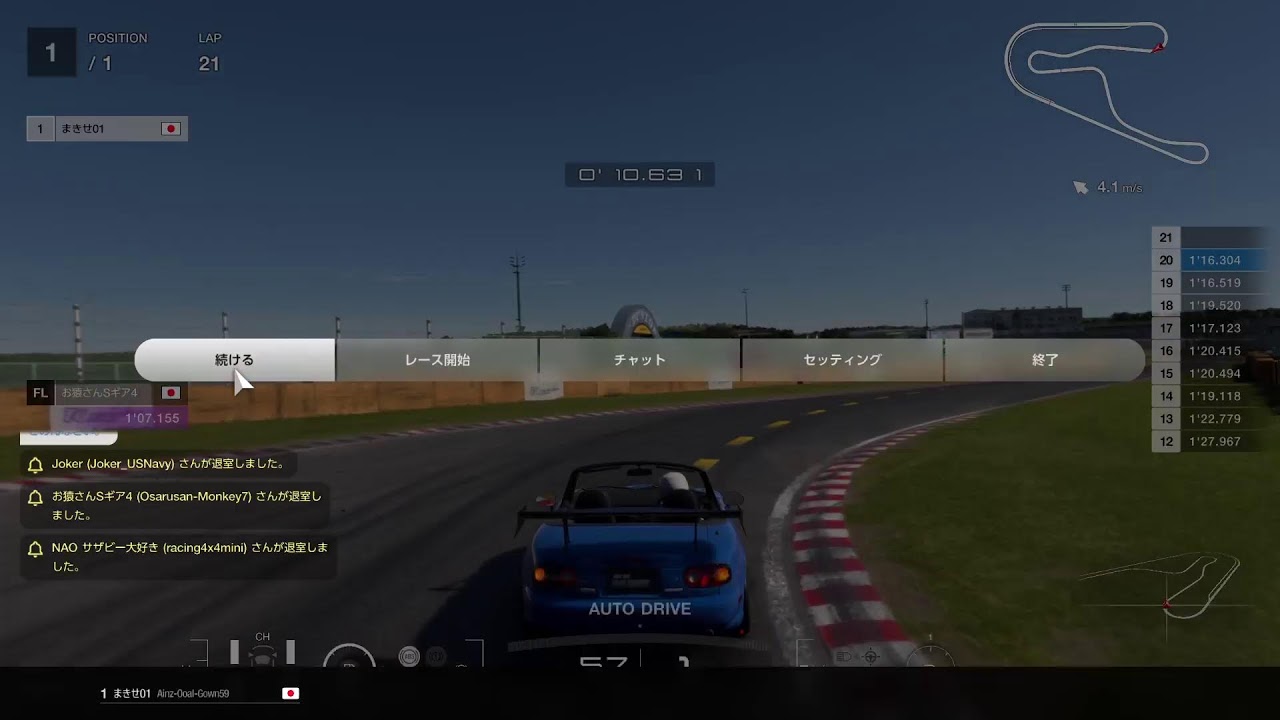
Task: Open the チャット menu entry
Action: [x=639, y=360]
